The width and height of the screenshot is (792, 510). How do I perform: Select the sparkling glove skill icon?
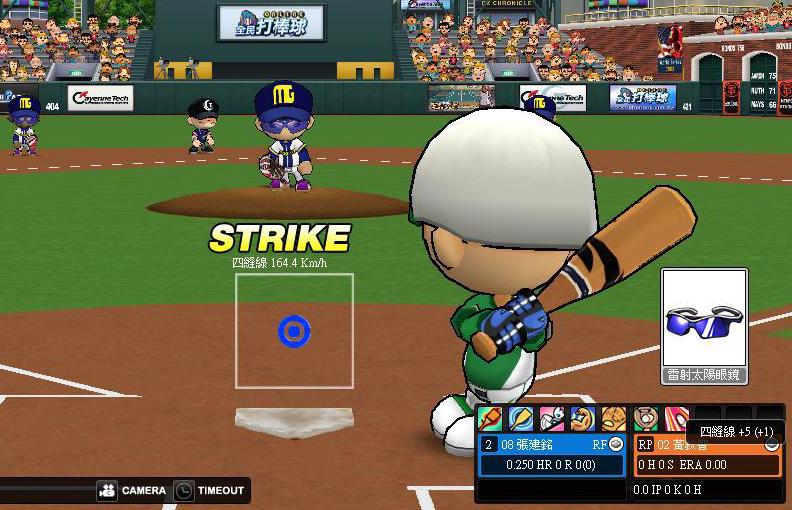coord(583,418)
